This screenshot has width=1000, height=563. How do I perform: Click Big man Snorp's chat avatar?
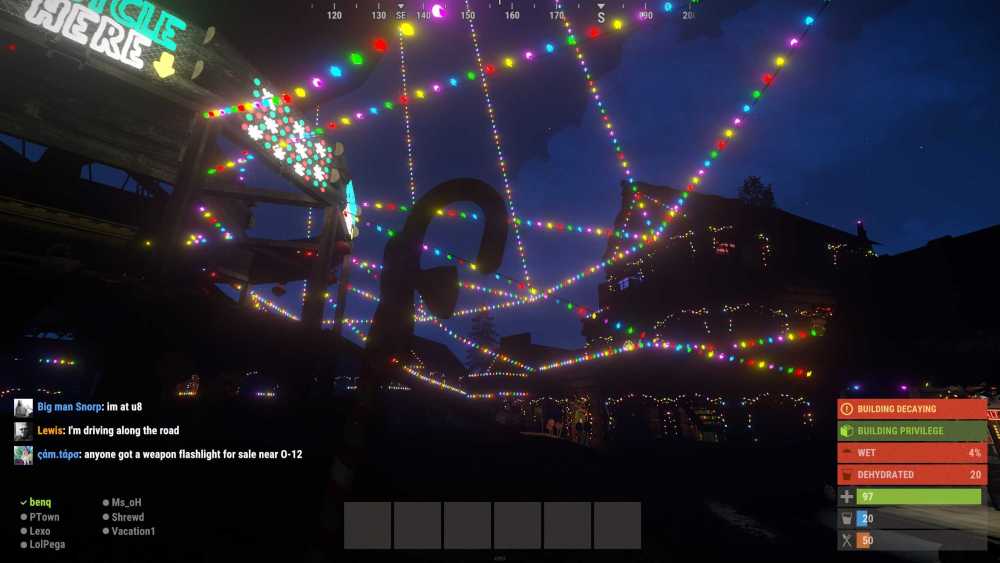(x=23, y=407)
